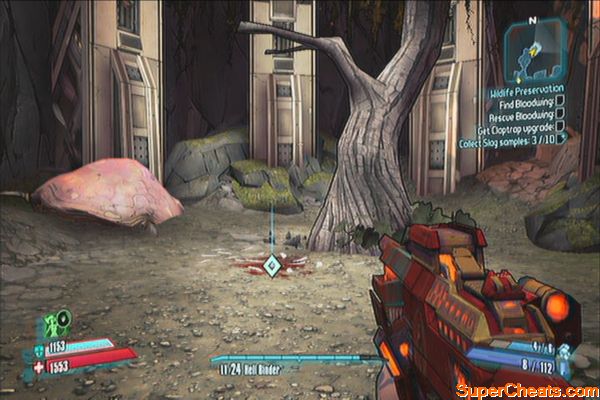The image size is (600, 400).
Task: Click the grenade icon by the ammo counter
Action: pyautogui.click(x=564, y=350)
